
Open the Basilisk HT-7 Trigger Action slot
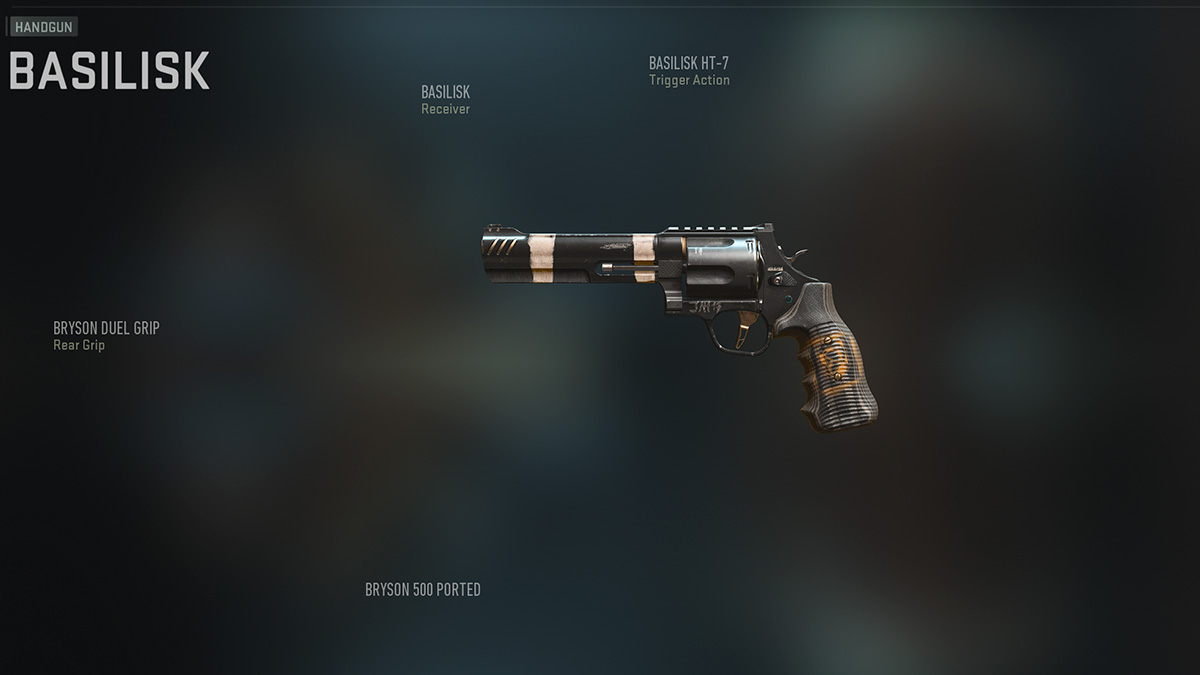[689, 71]
